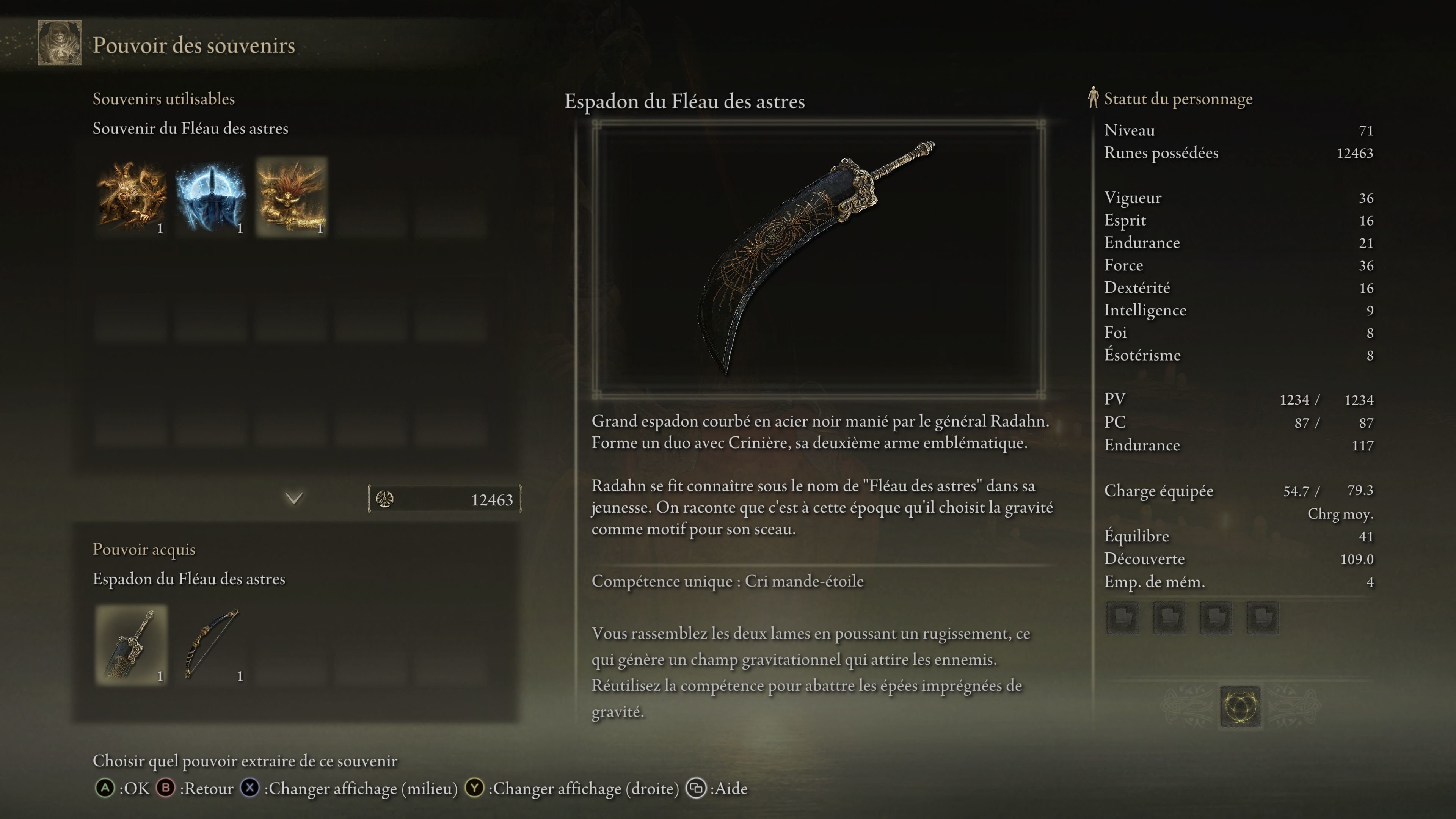Click the glowing triple-ring emblem
The width and height of the screenshot is (1456, 819).
(1240, 706)
